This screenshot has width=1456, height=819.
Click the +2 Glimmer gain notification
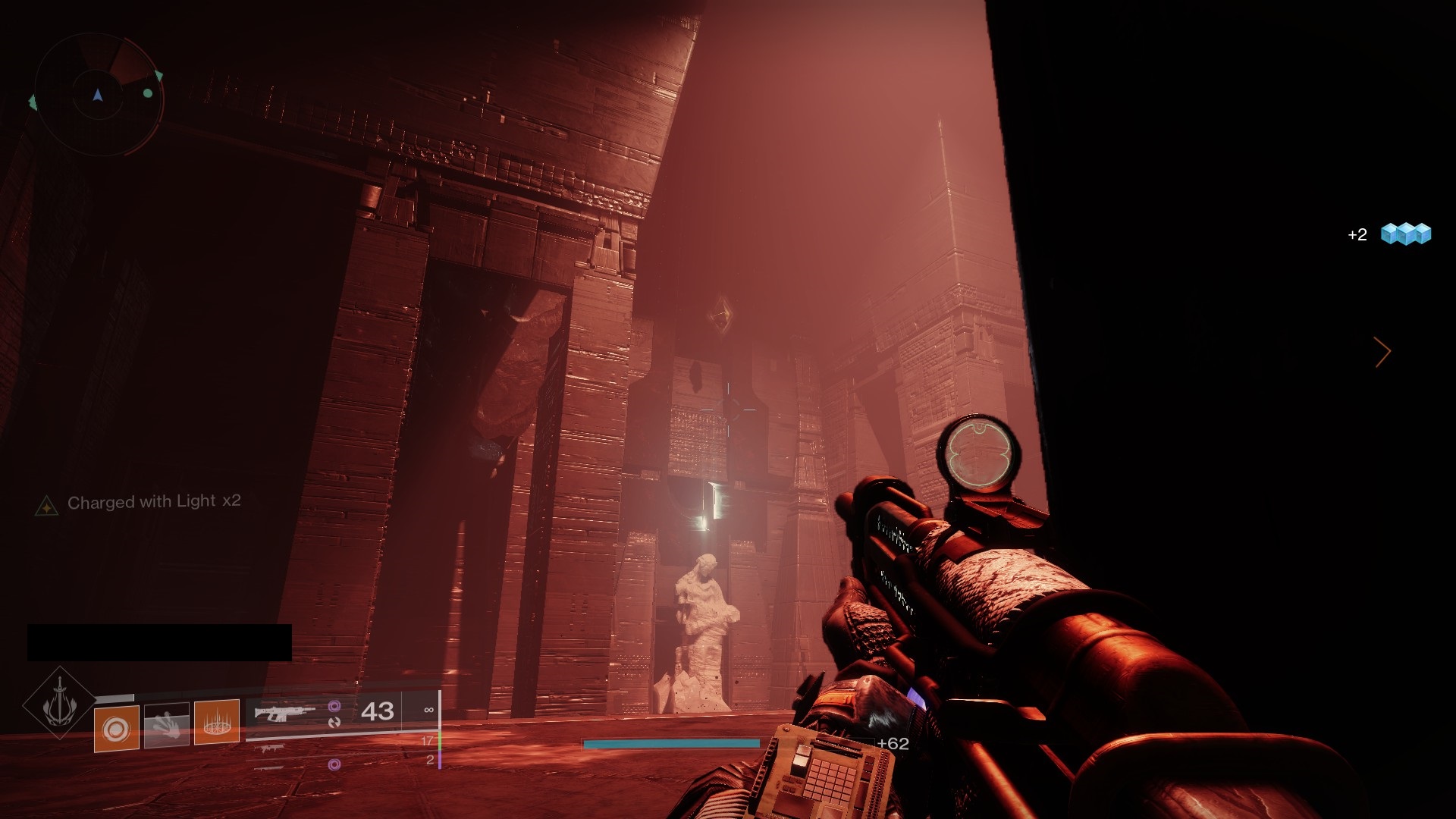click(x=1356, y=235)
